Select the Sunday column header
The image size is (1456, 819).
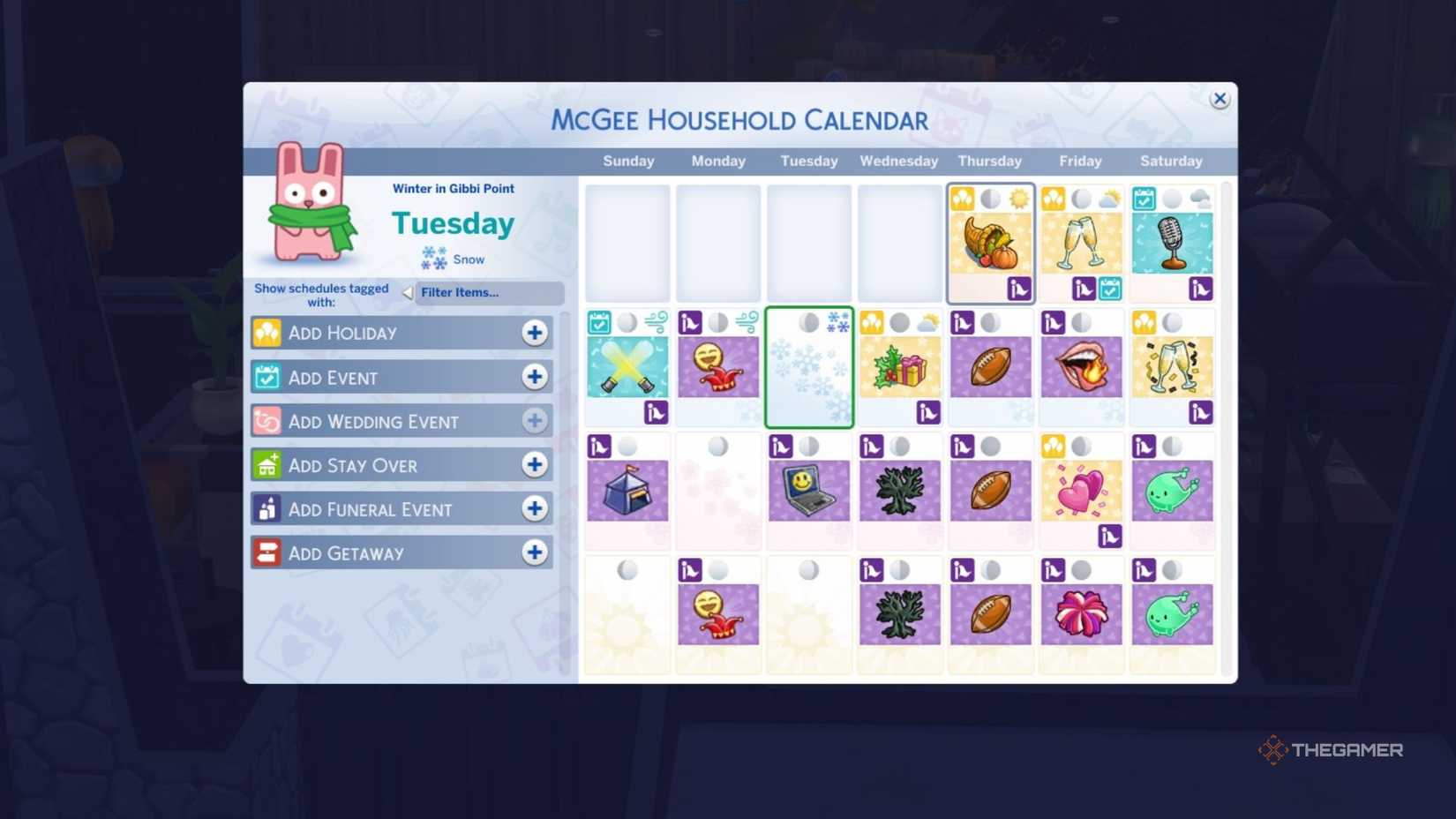[628, 161]
